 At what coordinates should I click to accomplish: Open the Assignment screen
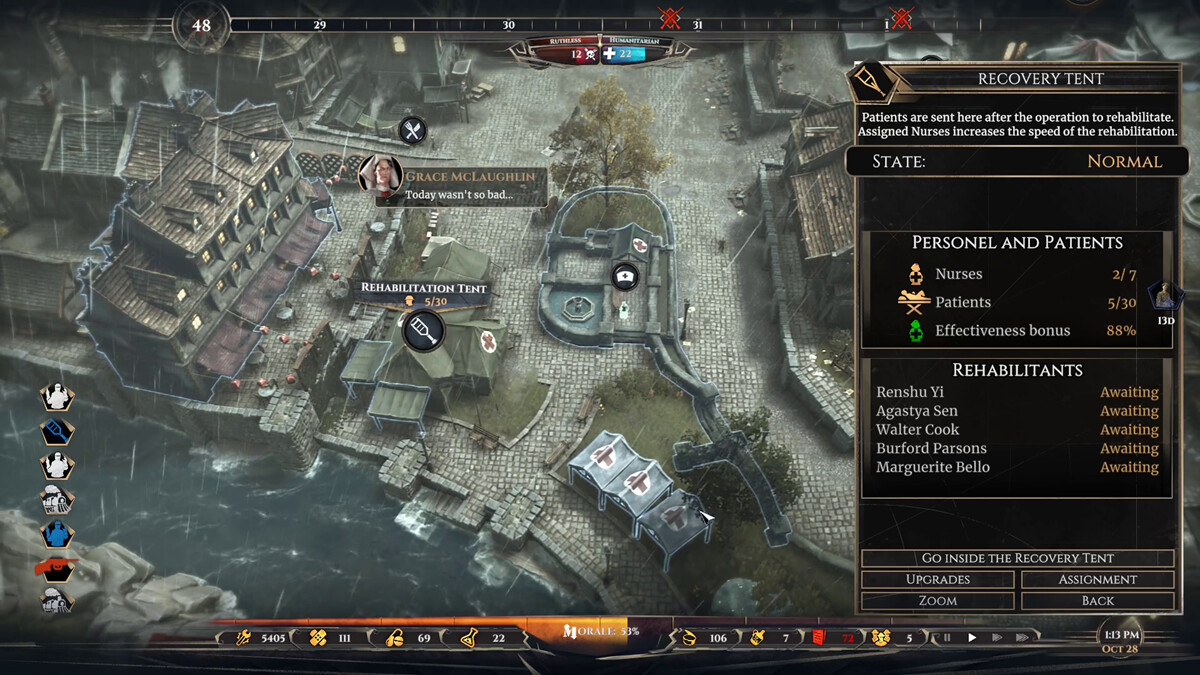[x=1097, y=580]
